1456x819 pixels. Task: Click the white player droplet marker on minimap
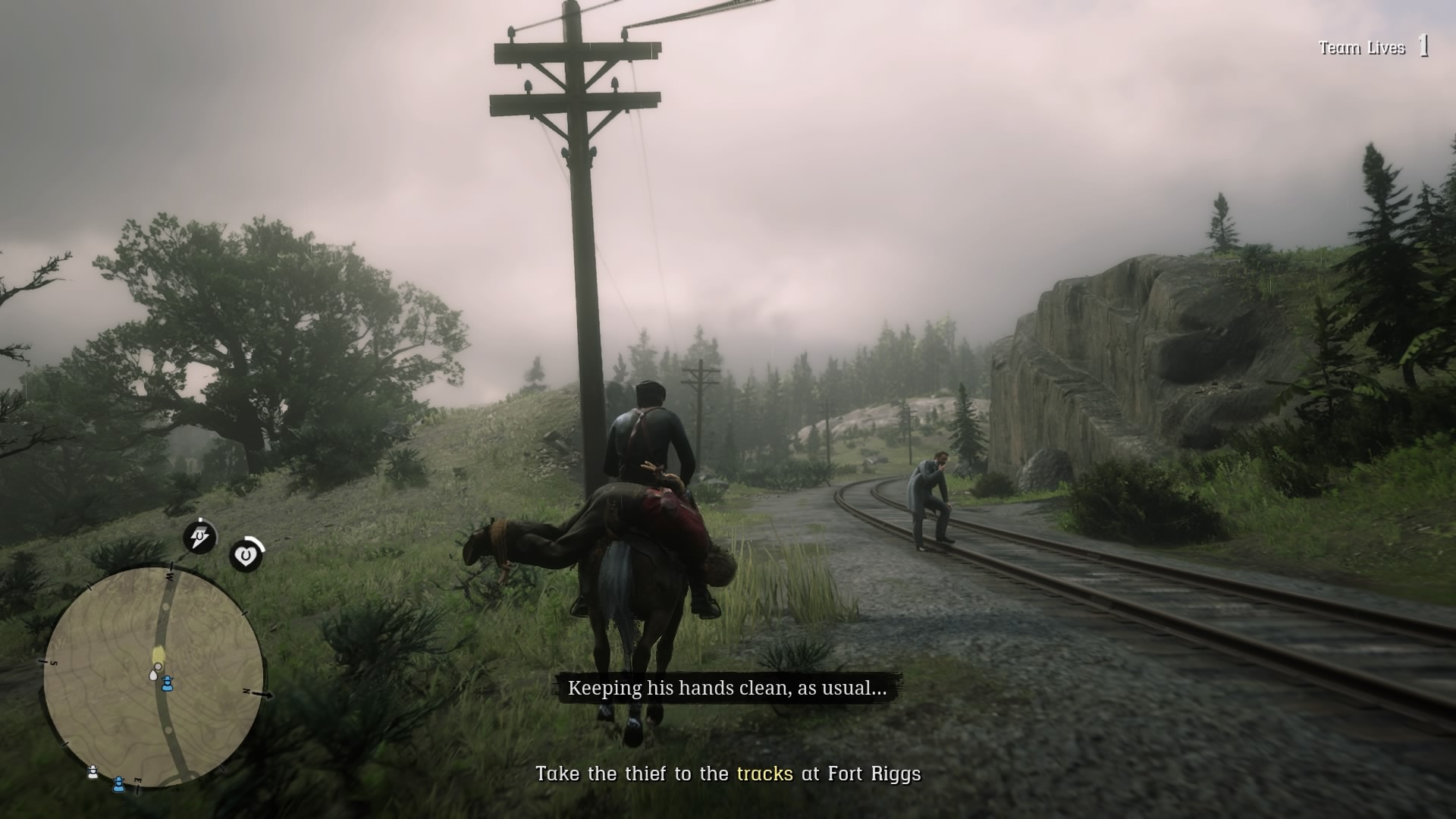[x=153, y=674]
